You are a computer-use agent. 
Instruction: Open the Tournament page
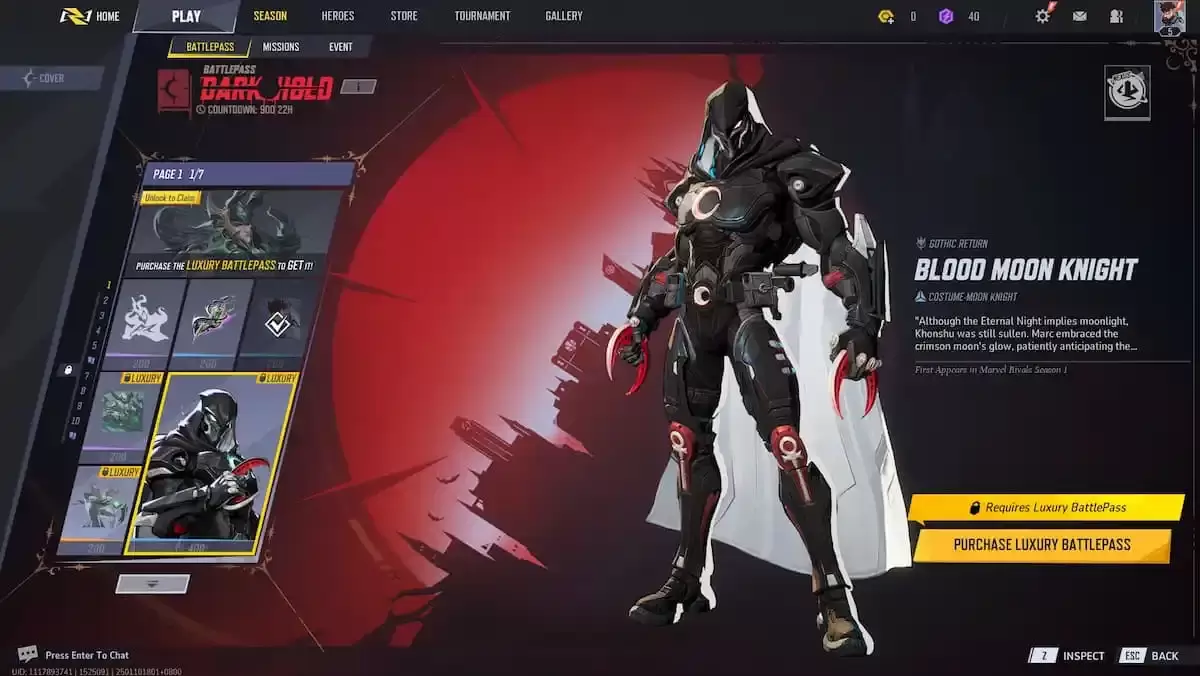pyautogui.click(x=482, y=16)
